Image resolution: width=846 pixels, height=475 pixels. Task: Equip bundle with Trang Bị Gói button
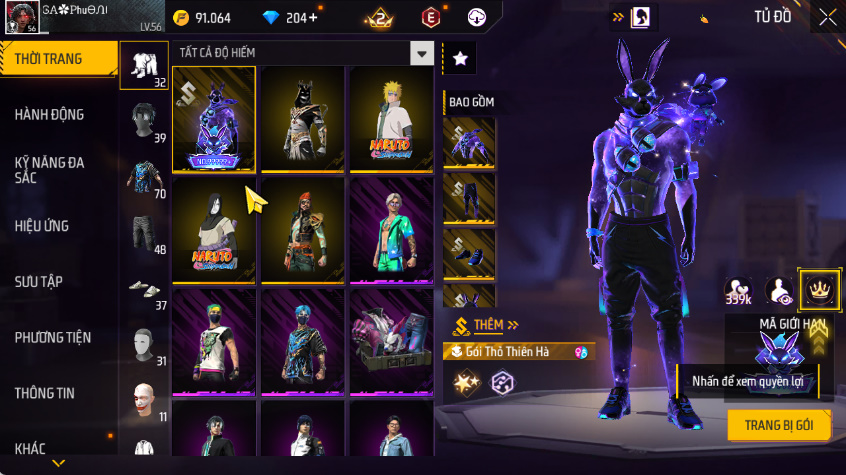coord(779,425)
